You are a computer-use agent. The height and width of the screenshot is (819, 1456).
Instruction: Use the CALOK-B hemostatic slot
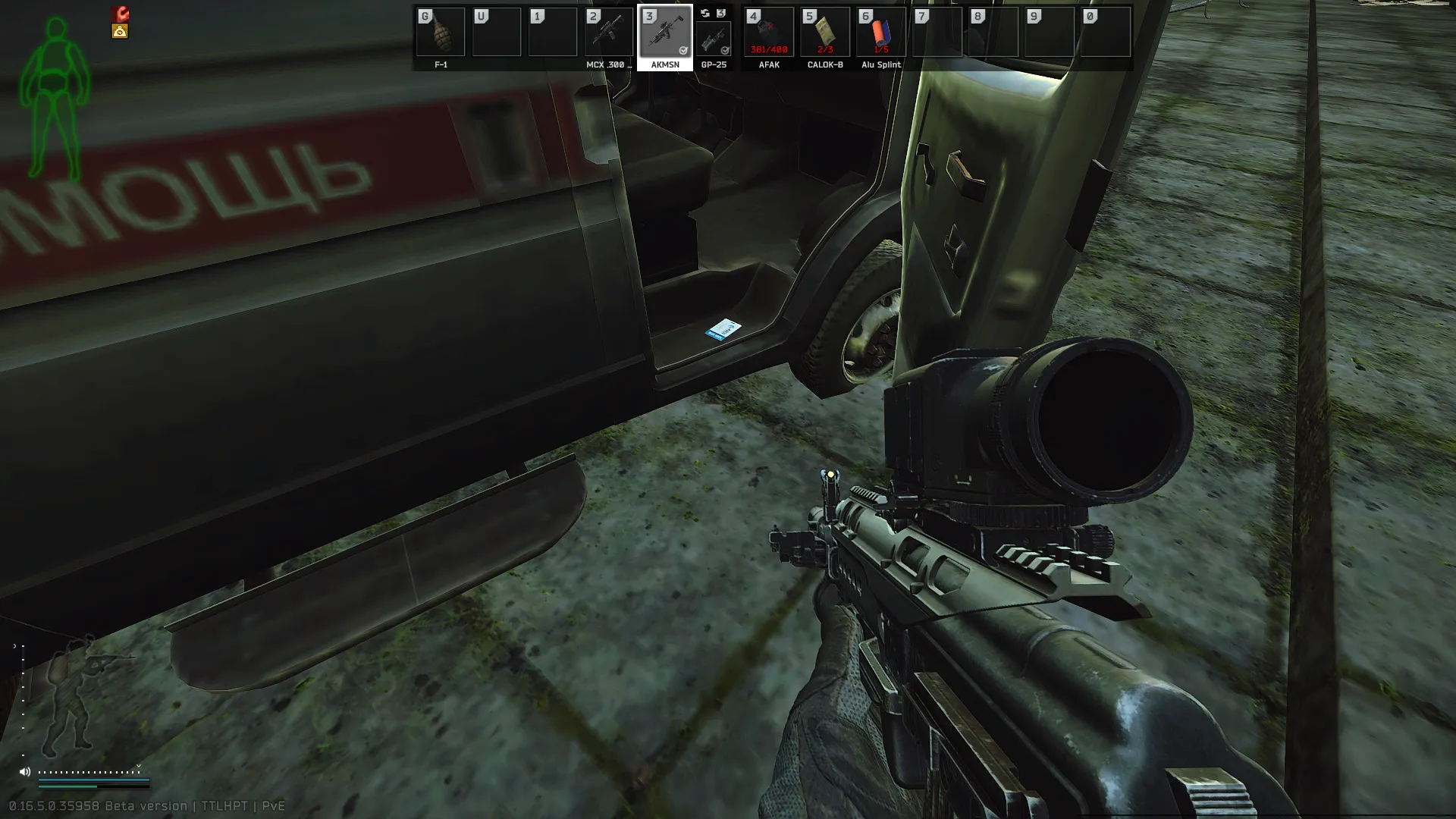point(825,33)
